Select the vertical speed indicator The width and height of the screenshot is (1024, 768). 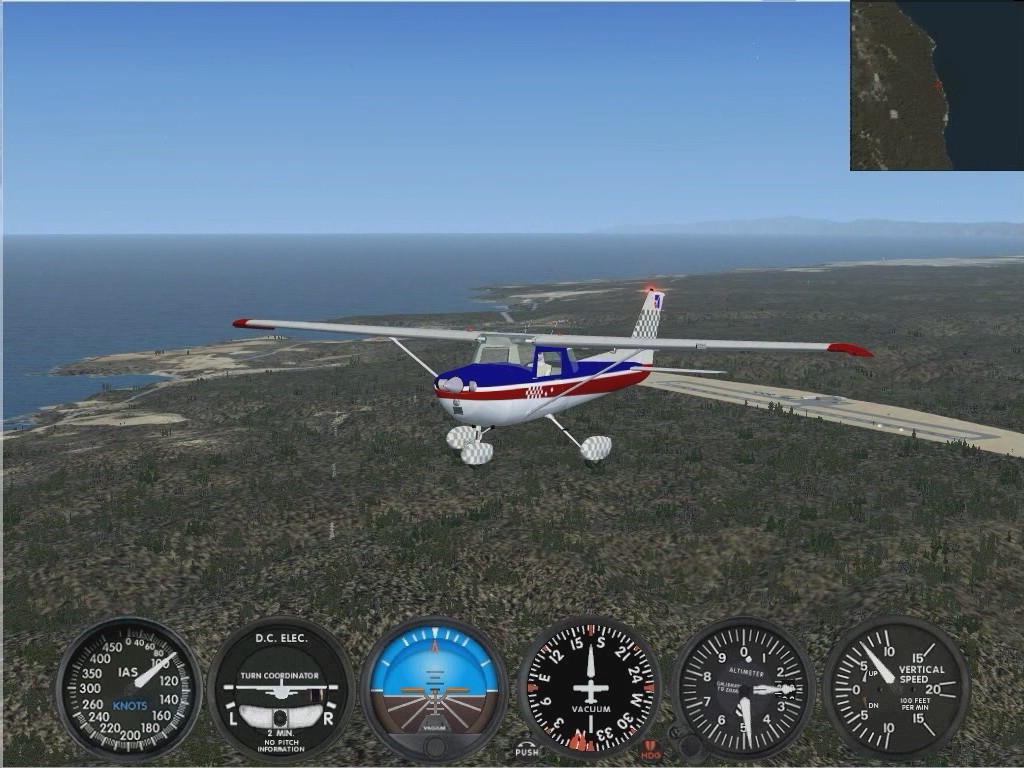896,687
